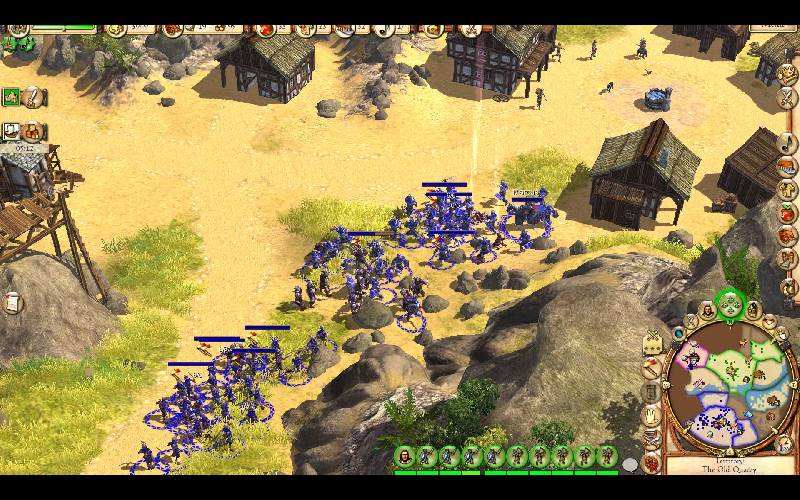Click the red icon in the bottom-right corner
800x500 pixels.
(652, 464)
